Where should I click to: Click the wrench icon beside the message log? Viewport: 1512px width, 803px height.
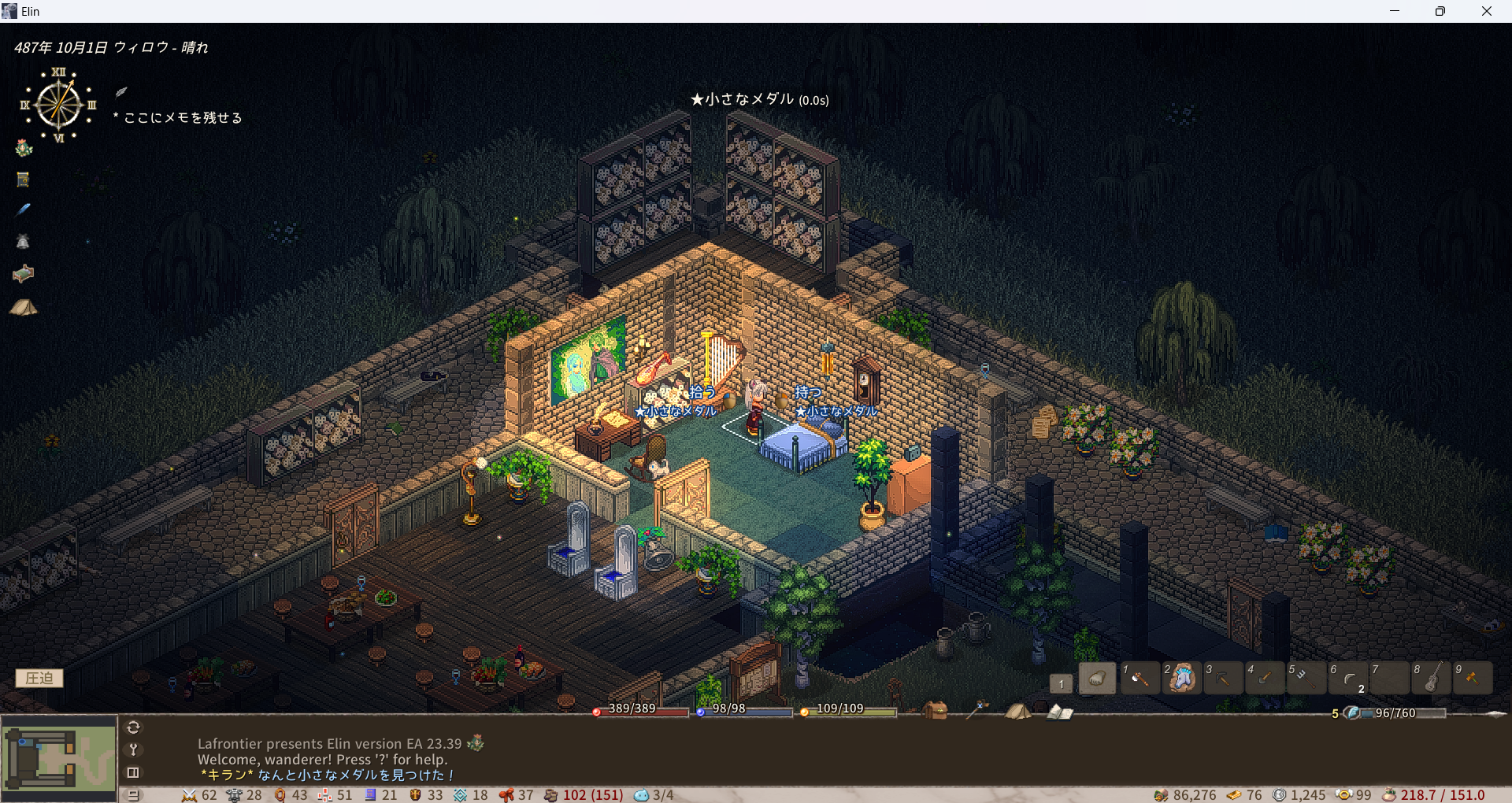[x=133, y=749]
